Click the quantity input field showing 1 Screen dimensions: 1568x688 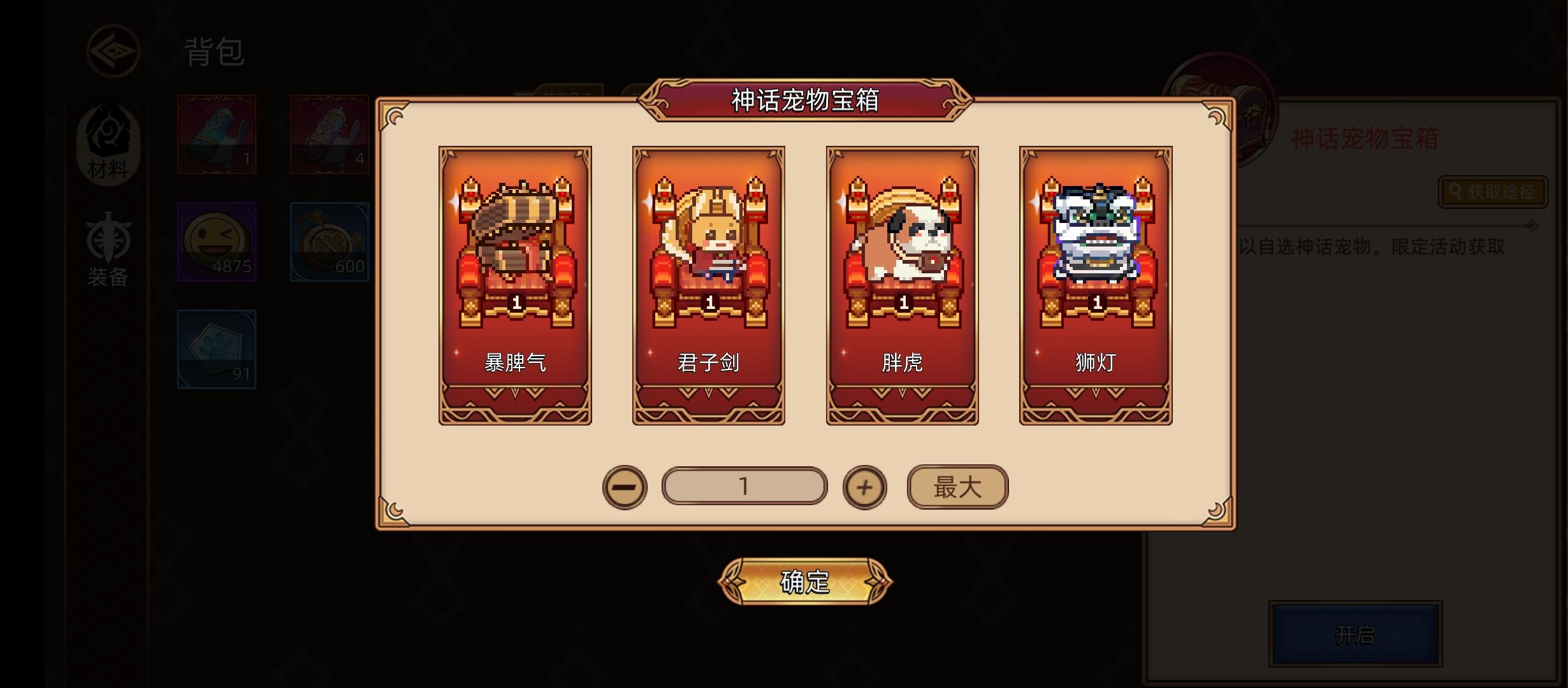pyautogui.click(x=744, y=485)
